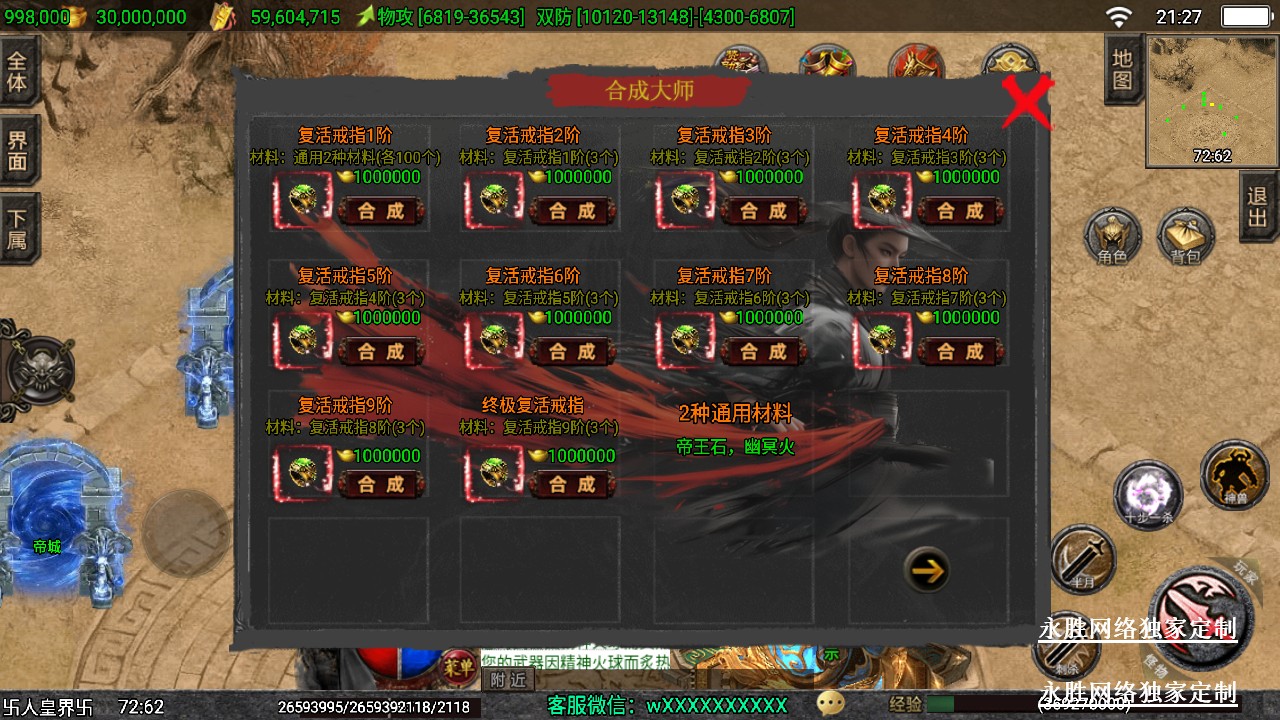Craft the 复活戒指5阶 ring

381,352
